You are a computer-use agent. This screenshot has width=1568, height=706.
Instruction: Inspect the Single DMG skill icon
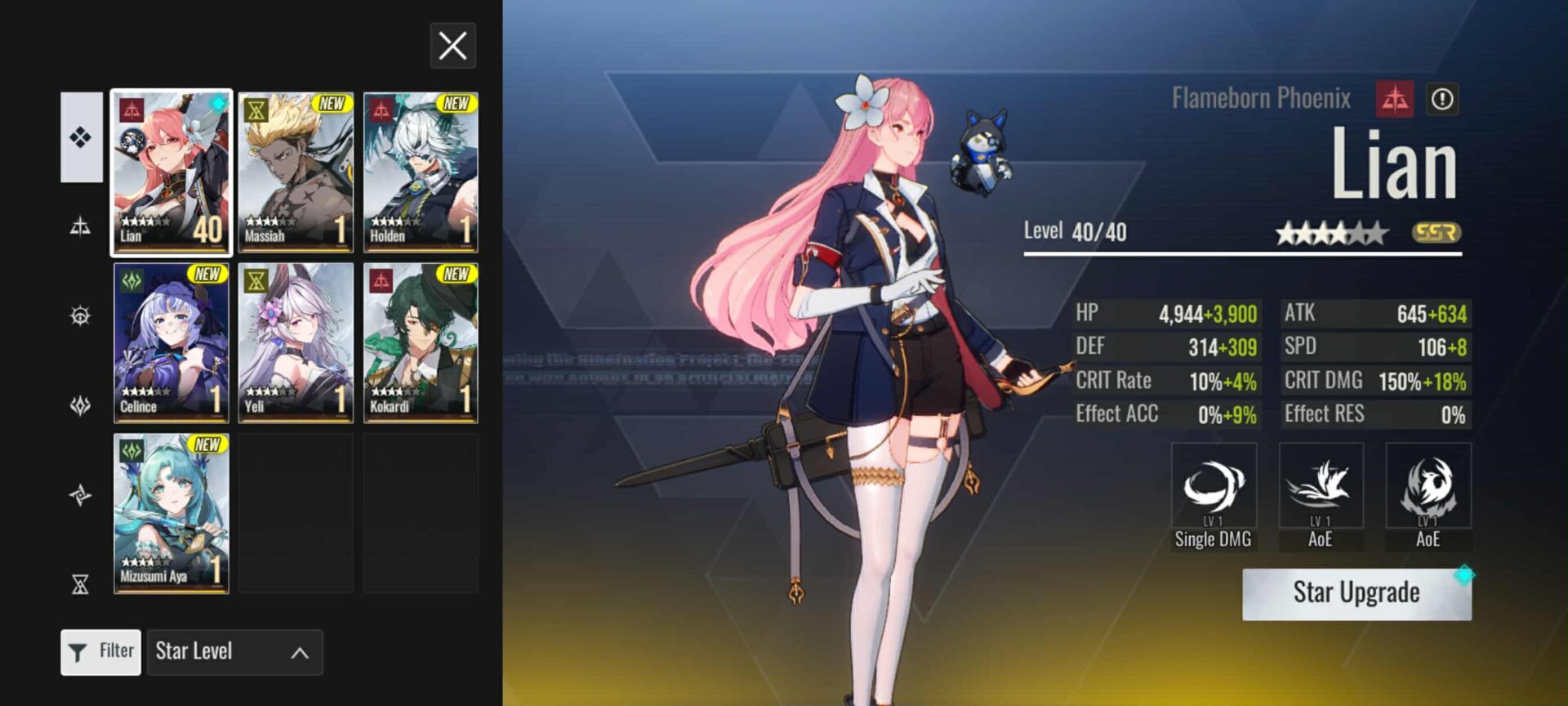(x=1214, y=487)
